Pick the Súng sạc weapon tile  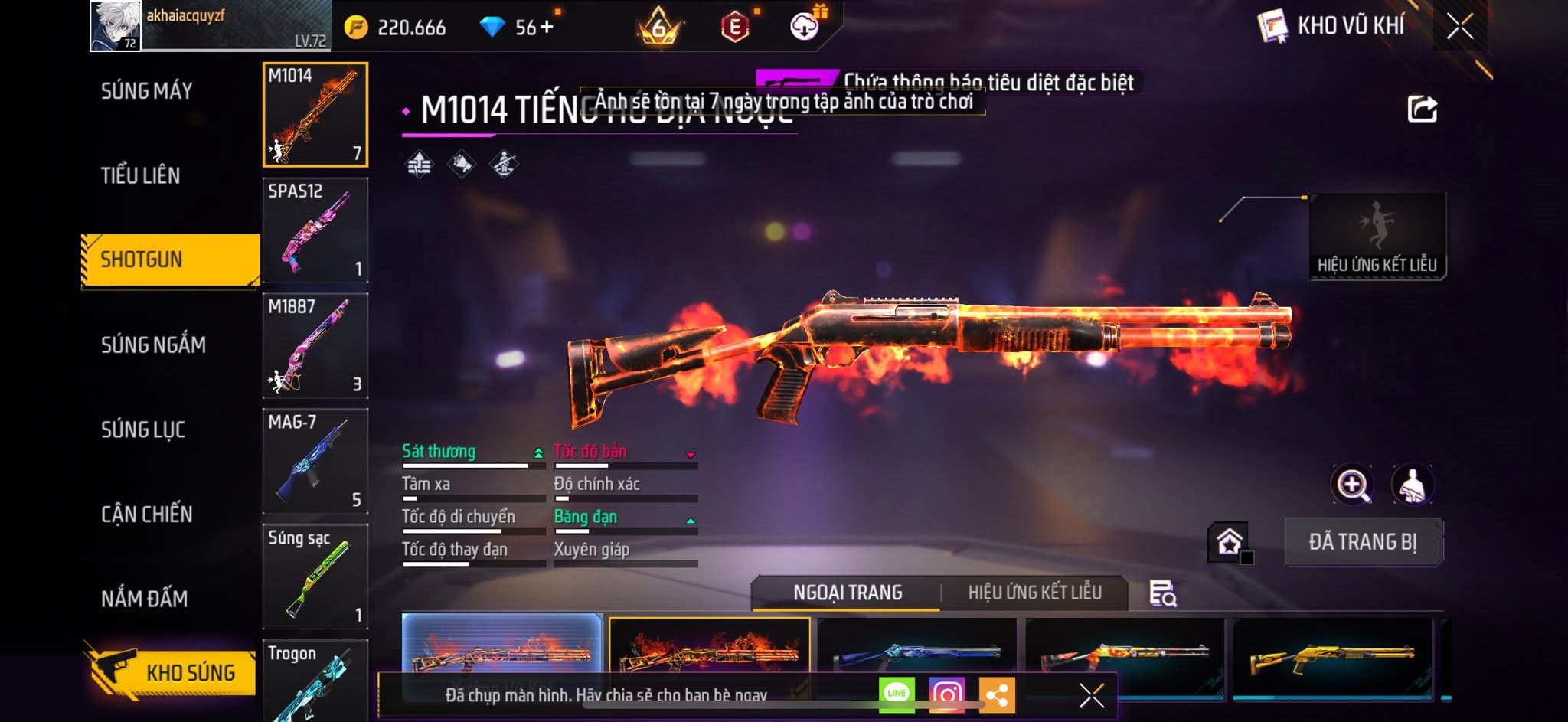click(315, 576)
